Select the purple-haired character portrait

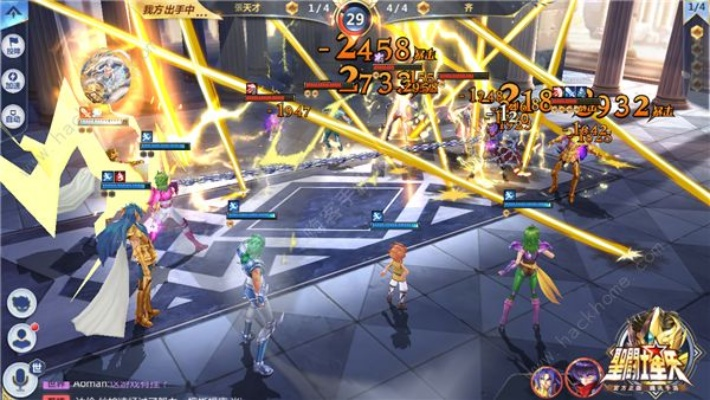(x=546, y=382)
